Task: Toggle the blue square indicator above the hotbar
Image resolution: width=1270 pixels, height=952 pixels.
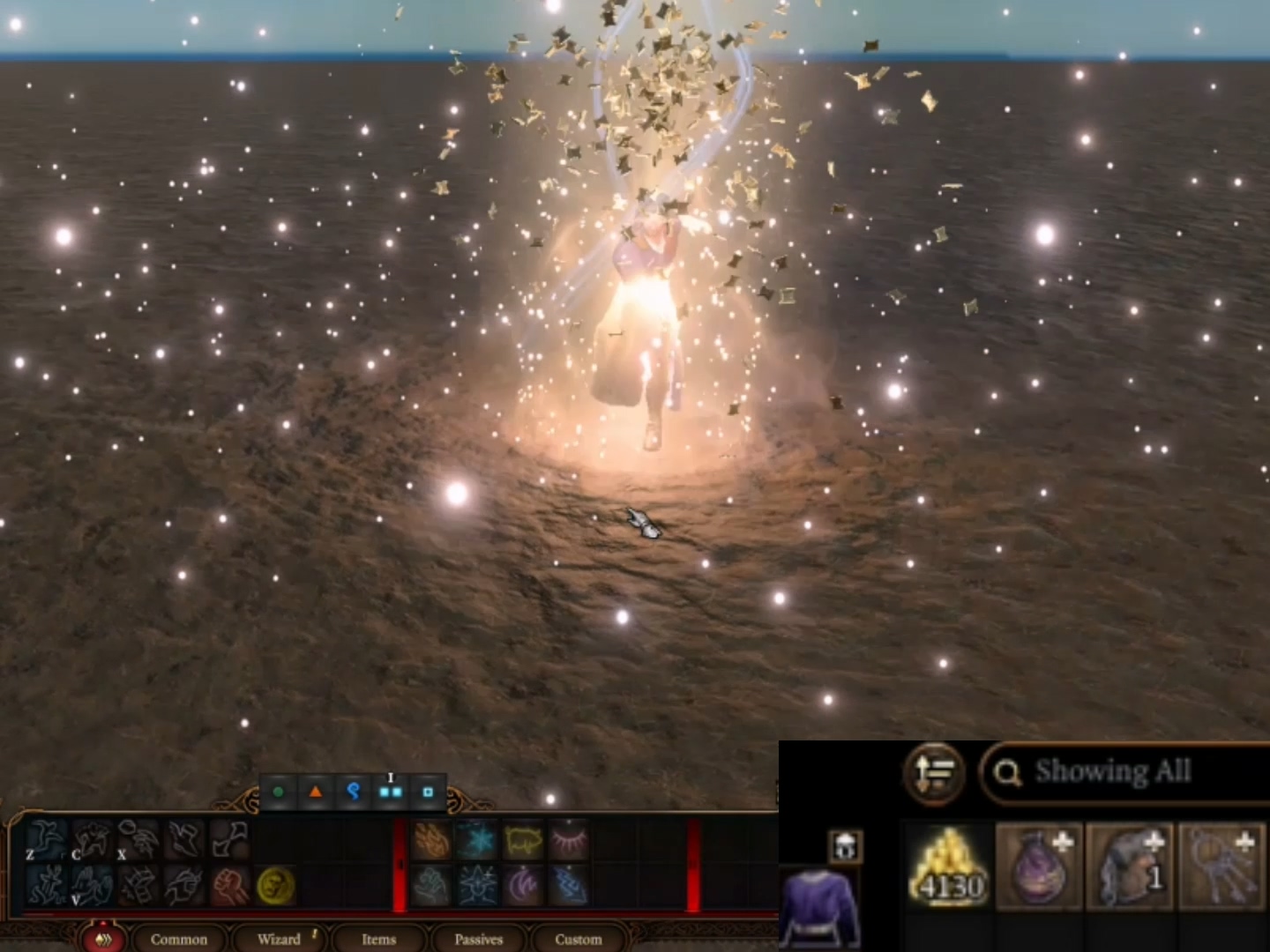Action: 429,792
